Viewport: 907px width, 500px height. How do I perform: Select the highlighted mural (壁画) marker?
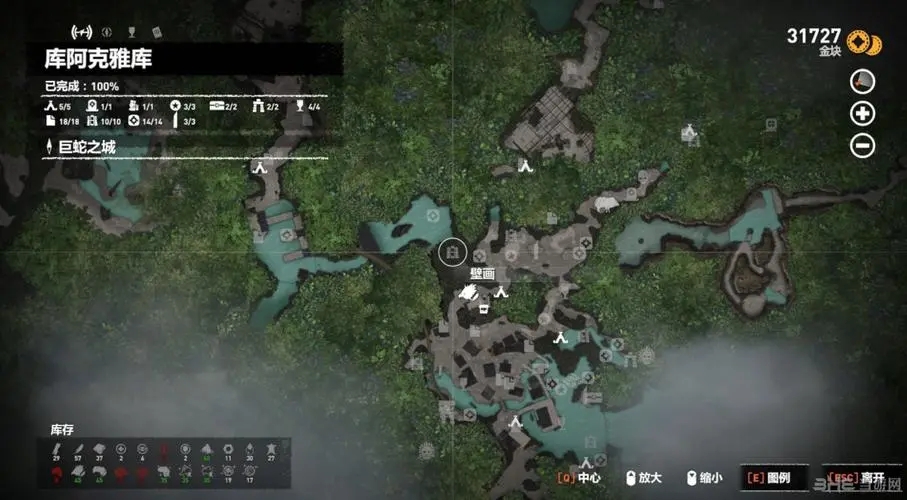453,250
